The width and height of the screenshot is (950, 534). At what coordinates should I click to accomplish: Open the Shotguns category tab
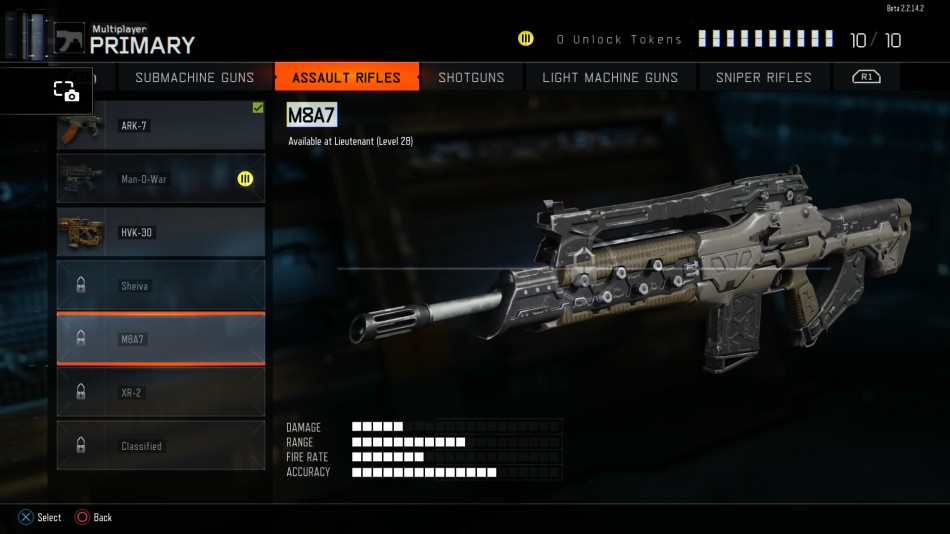coord(471,77)
